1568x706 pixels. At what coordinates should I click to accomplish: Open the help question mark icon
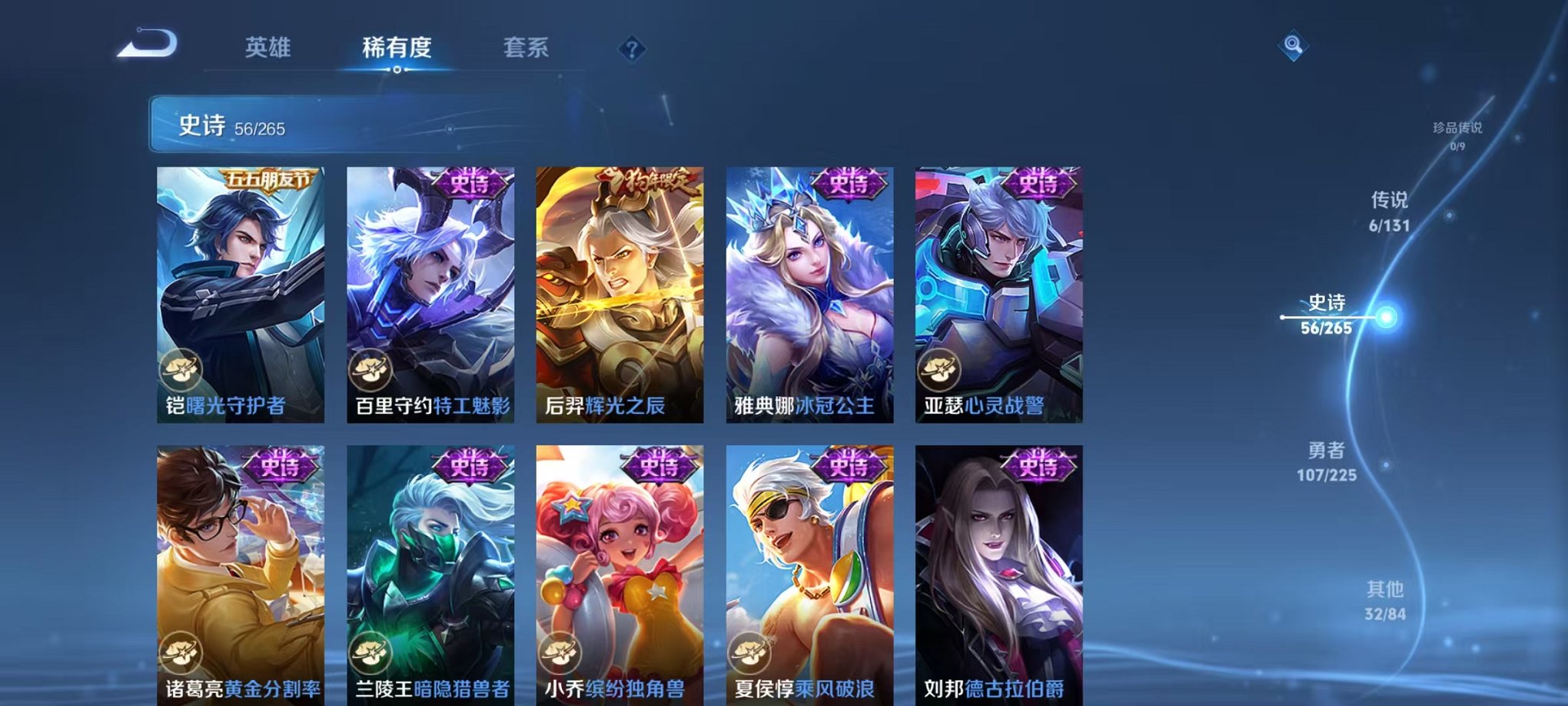pyautogui.click(x=632, y=50)
